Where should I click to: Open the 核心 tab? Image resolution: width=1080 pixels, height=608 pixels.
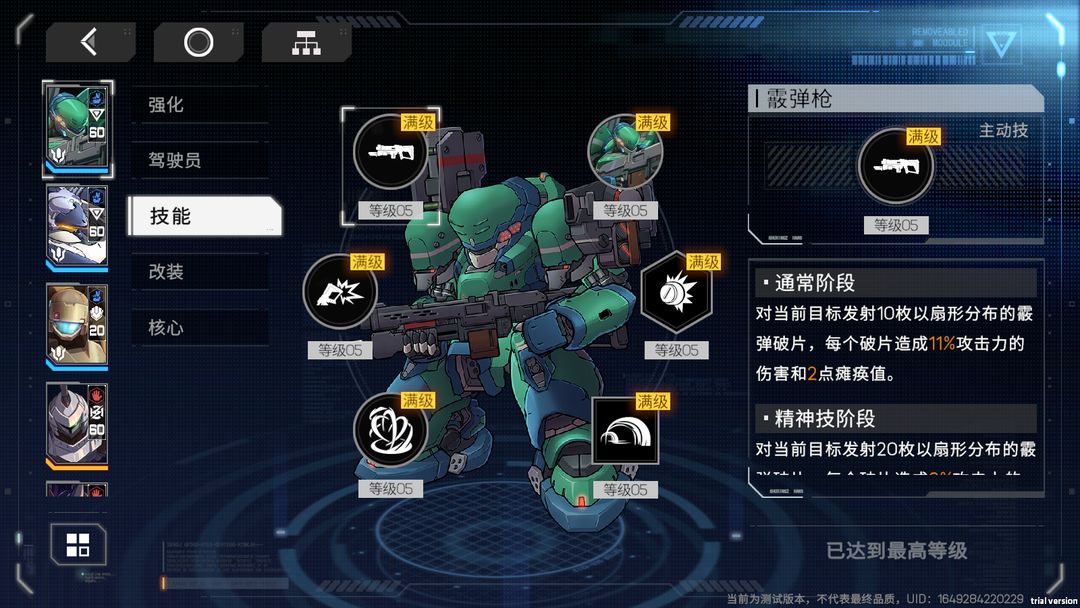[199, 328]
